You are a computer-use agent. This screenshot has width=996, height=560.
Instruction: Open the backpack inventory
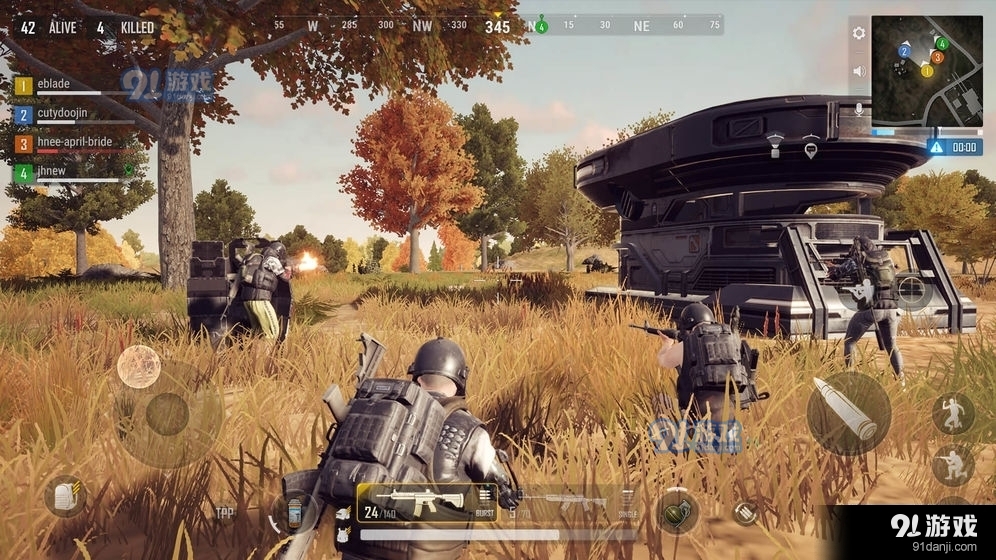[x=65, y=495]
